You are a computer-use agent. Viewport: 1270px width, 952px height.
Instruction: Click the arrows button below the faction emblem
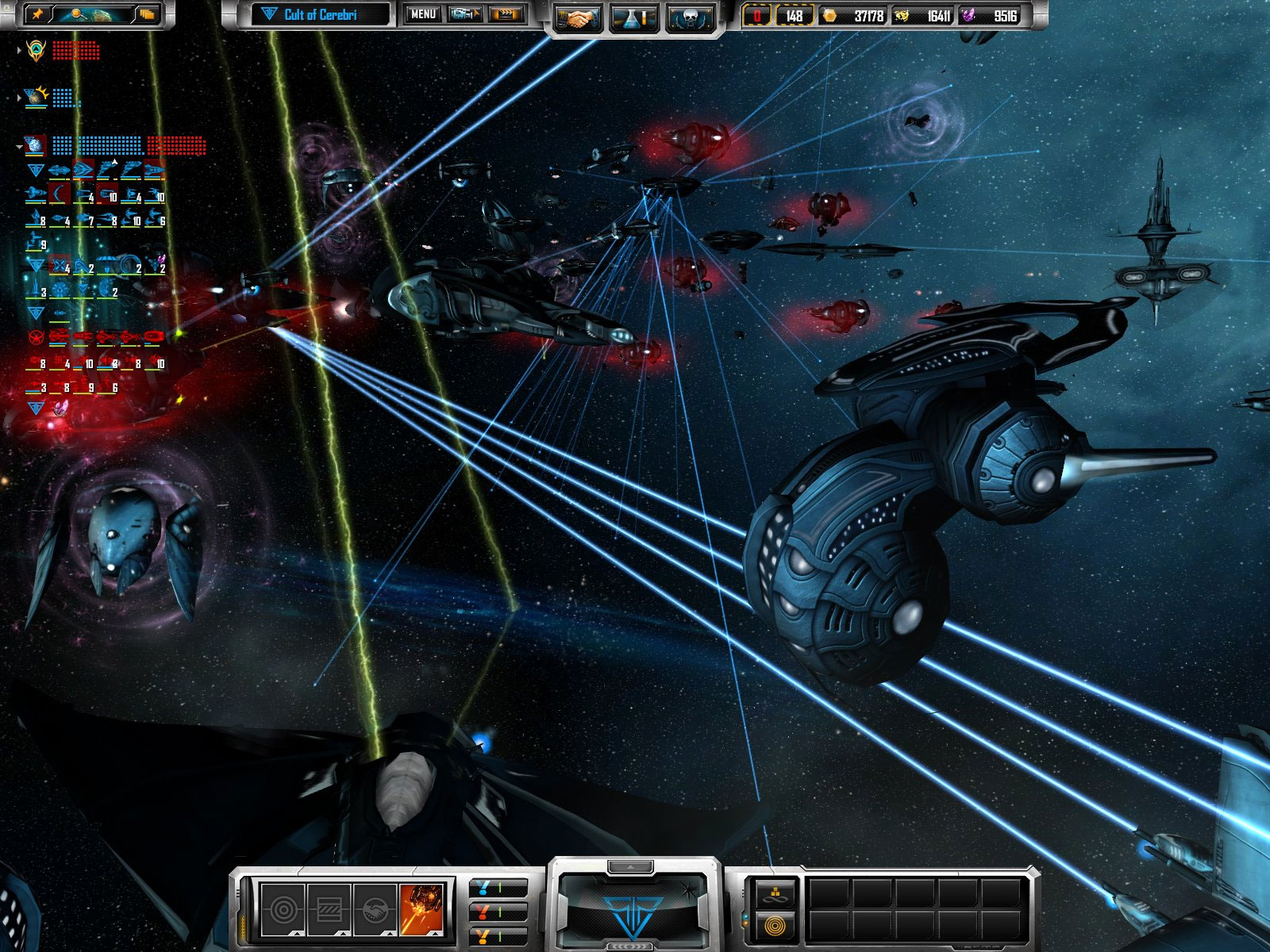click(x=629, y=946)
